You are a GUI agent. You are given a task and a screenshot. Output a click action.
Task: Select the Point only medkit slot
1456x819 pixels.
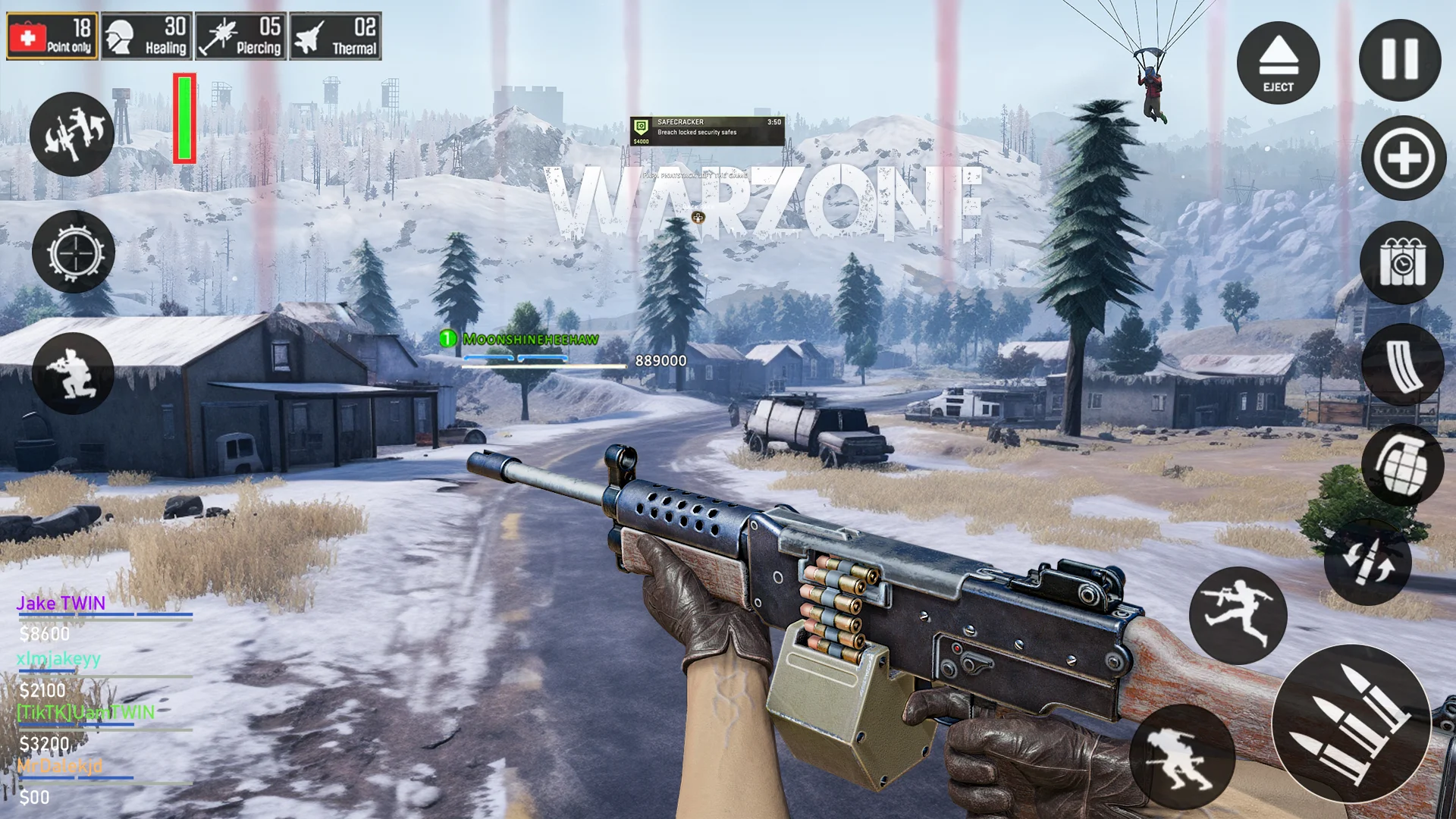click(52, 36)
